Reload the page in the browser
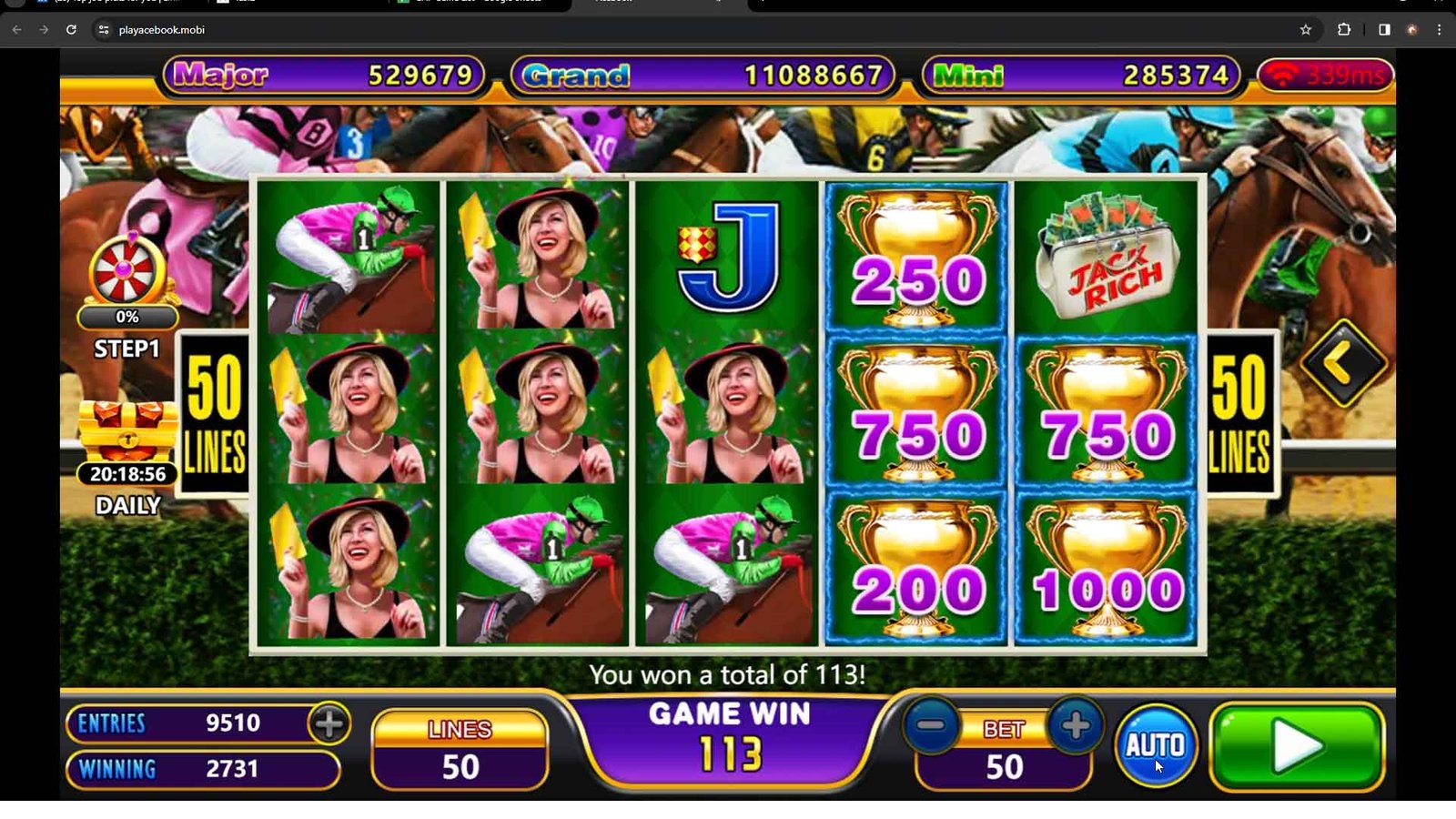Viewport: 1456px width, 819px height. point(71,30)
